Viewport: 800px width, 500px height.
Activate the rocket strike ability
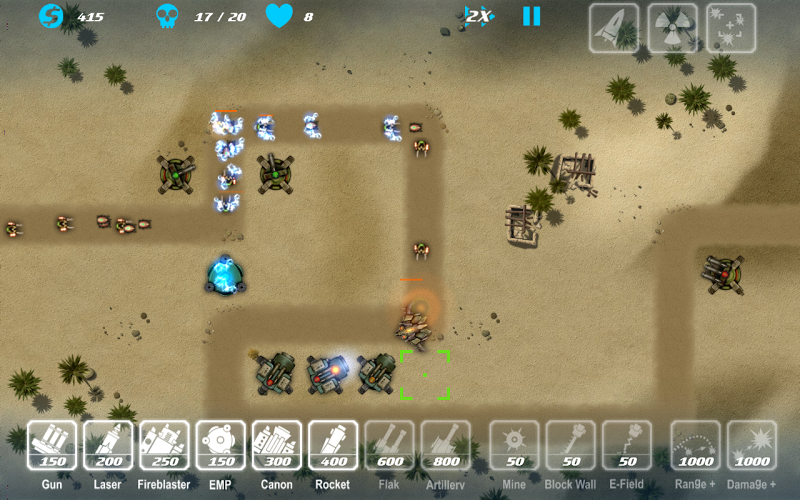[x=614, y=28]
